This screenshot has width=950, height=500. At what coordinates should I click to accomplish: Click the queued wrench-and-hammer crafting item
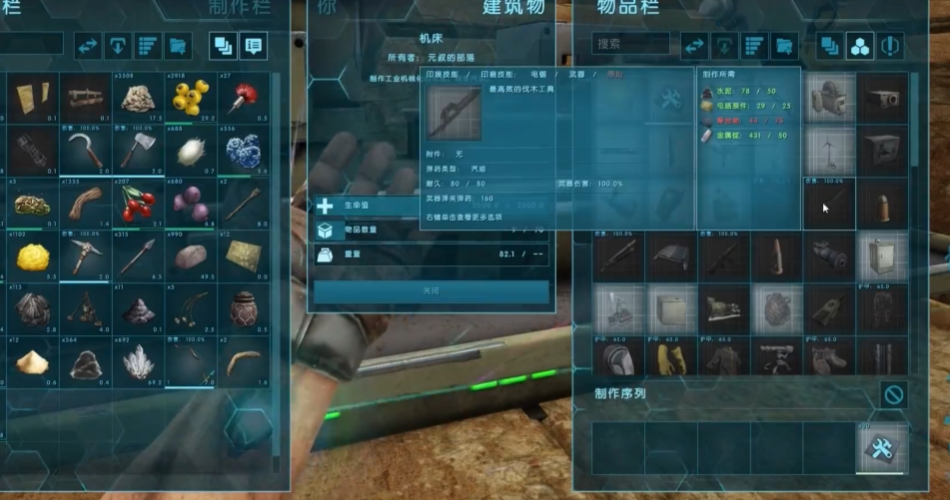tap(882, 446)
